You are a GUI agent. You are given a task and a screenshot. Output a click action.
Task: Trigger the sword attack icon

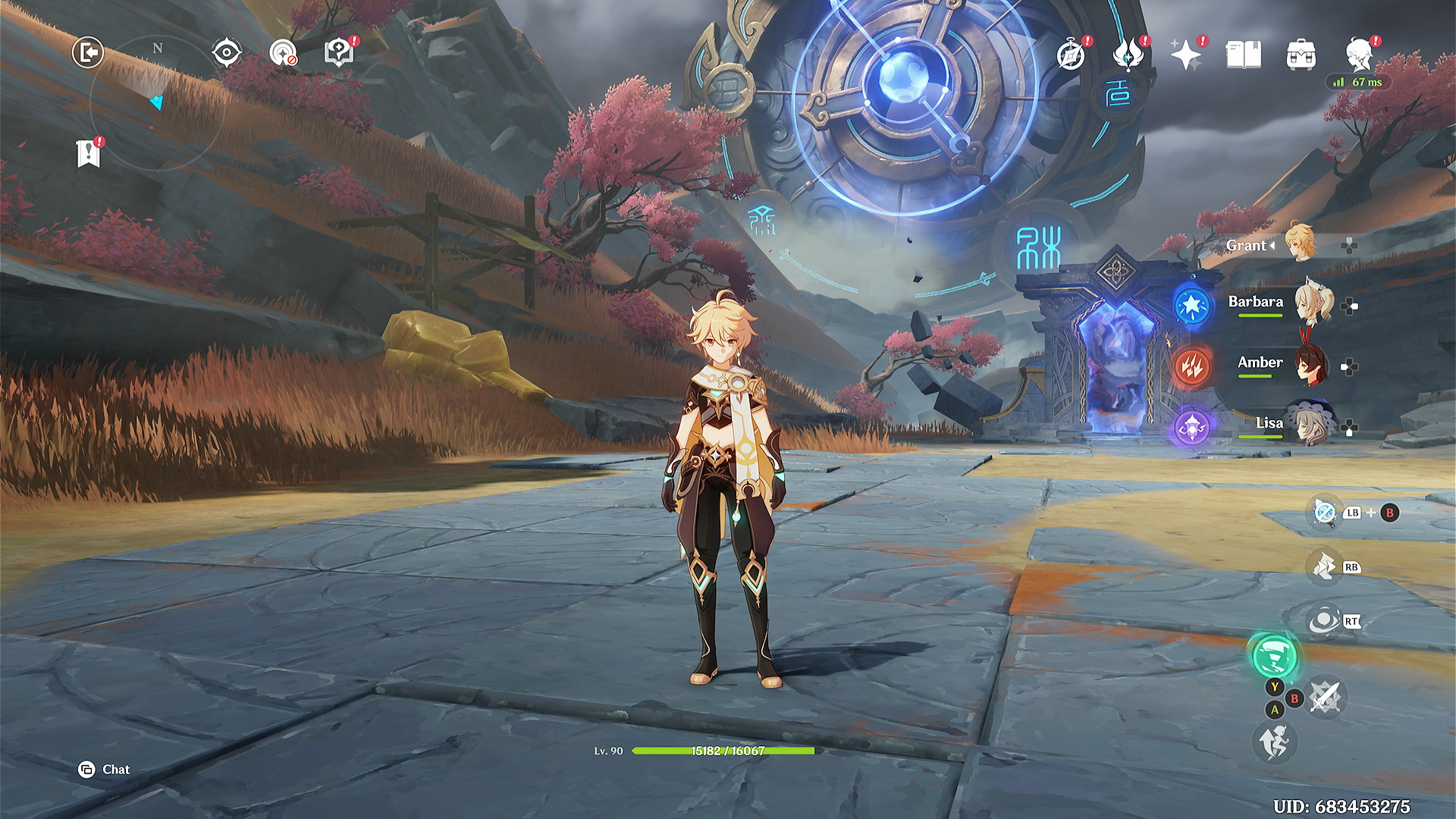click(1325, 698)
